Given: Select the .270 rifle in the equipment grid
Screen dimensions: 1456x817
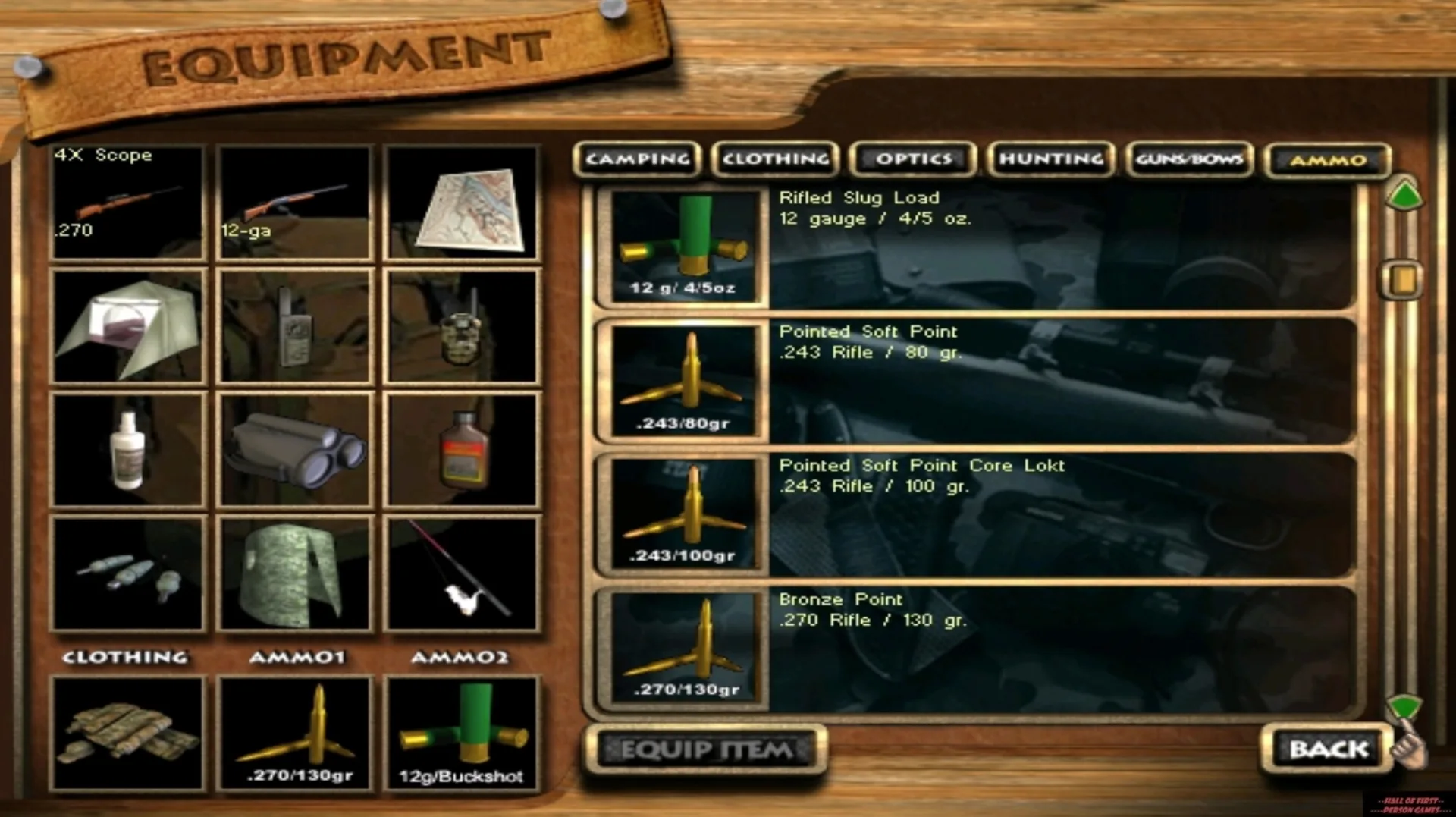Looking at the screenshot, I should (127, 205).
